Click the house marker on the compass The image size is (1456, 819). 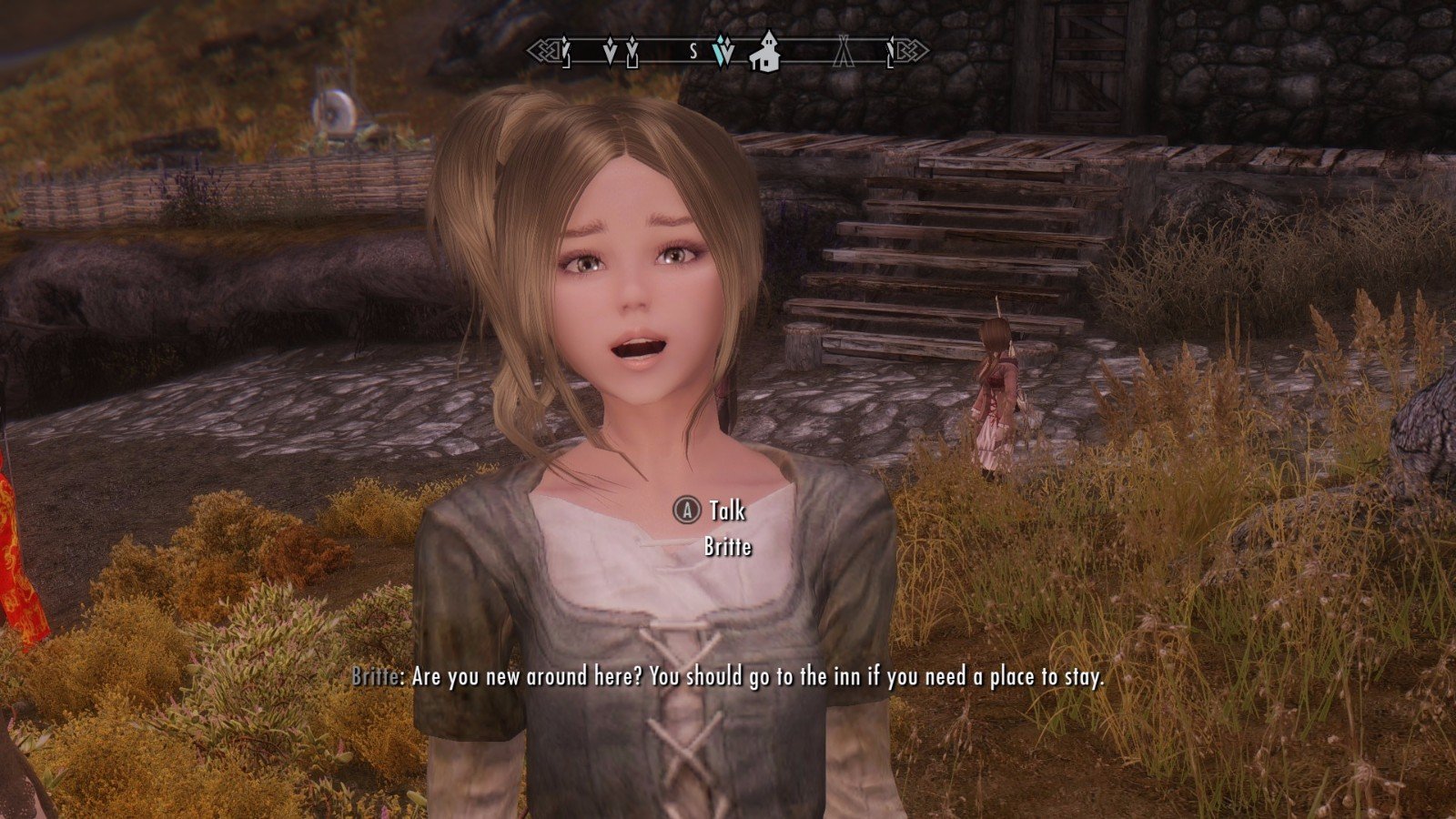[x=765, y=51]
